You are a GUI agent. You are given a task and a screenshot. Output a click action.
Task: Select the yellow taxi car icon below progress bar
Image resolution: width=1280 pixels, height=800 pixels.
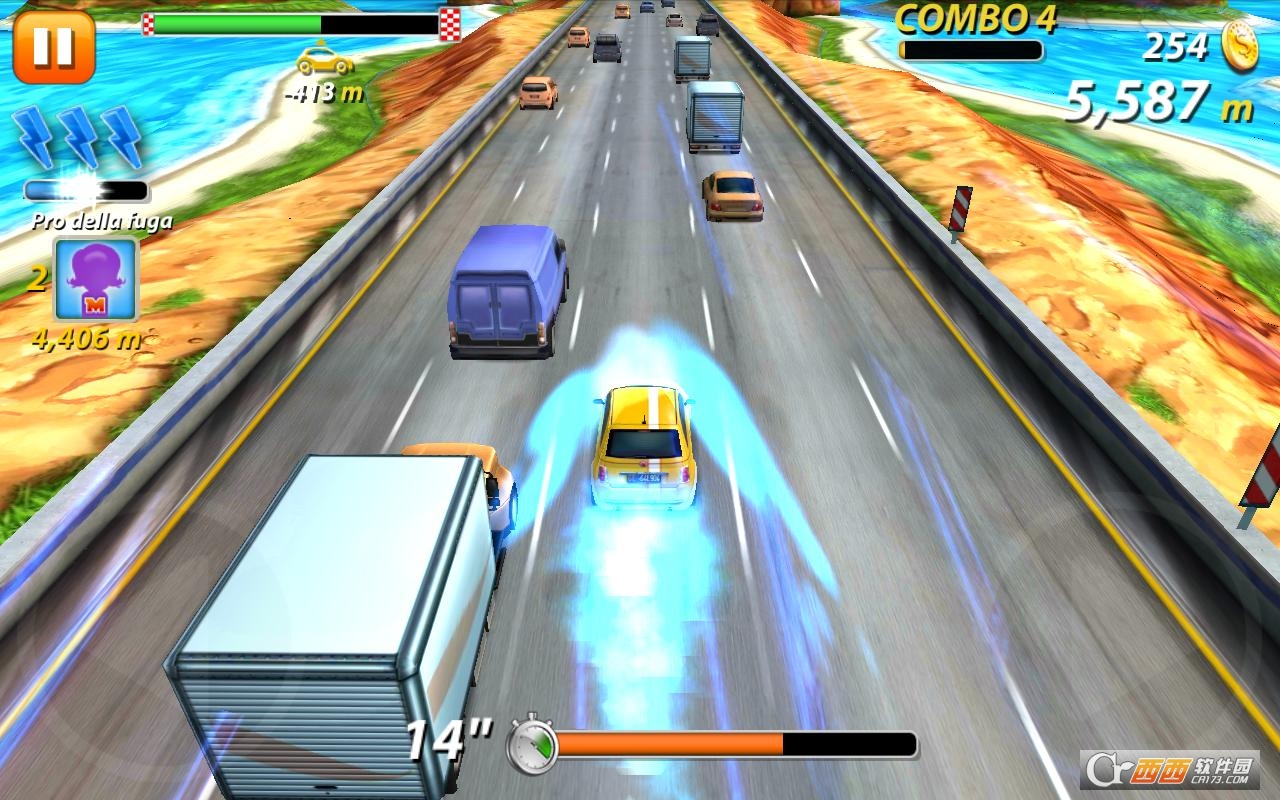(322, 62)
